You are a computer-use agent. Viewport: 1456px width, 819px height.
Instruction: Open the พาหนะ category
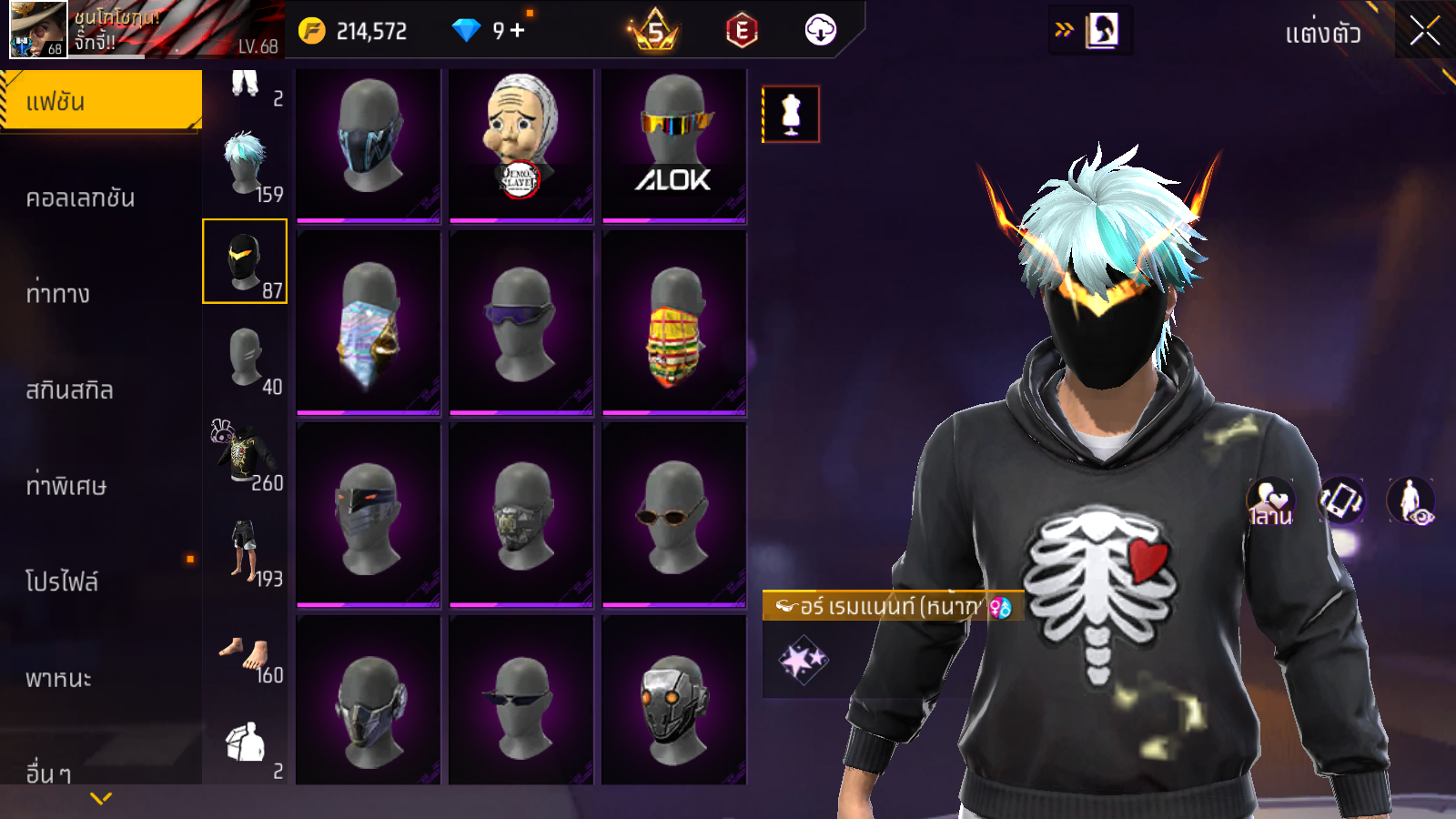[x=58, y=678]
